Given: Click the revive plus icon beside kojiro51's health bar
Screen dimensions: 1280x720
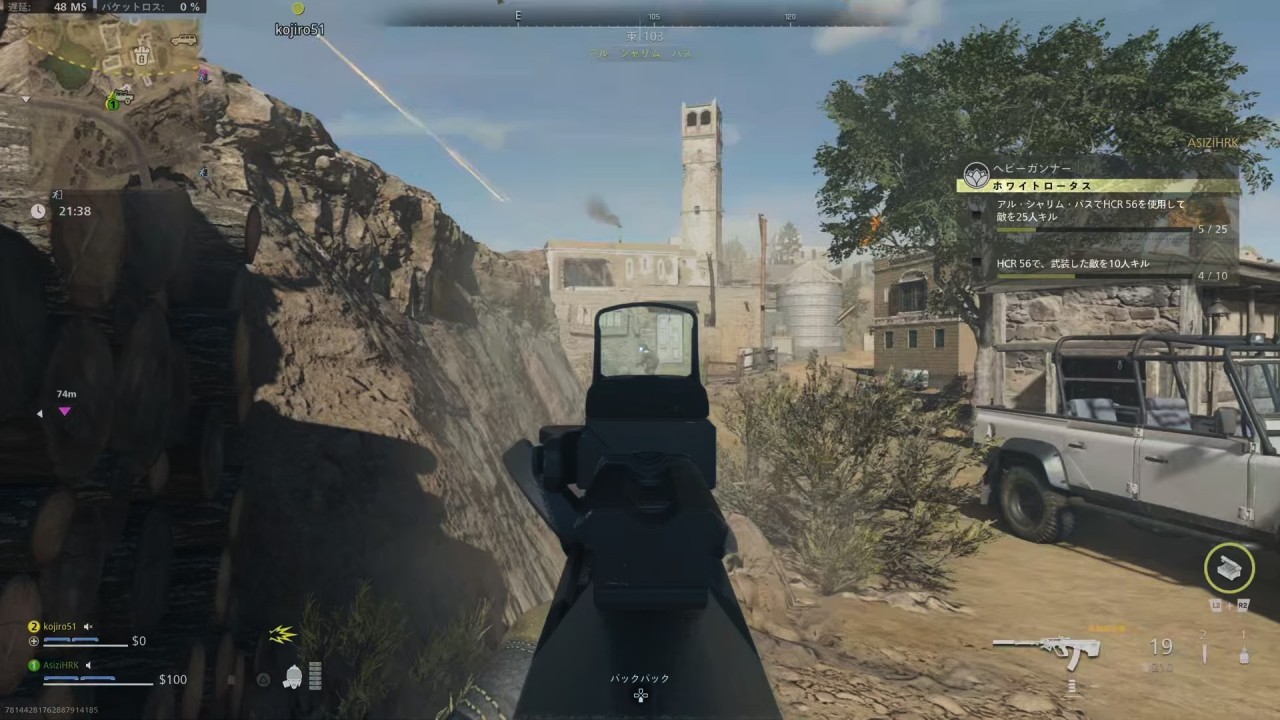Looking at the screenshot, I should (33, 641).
